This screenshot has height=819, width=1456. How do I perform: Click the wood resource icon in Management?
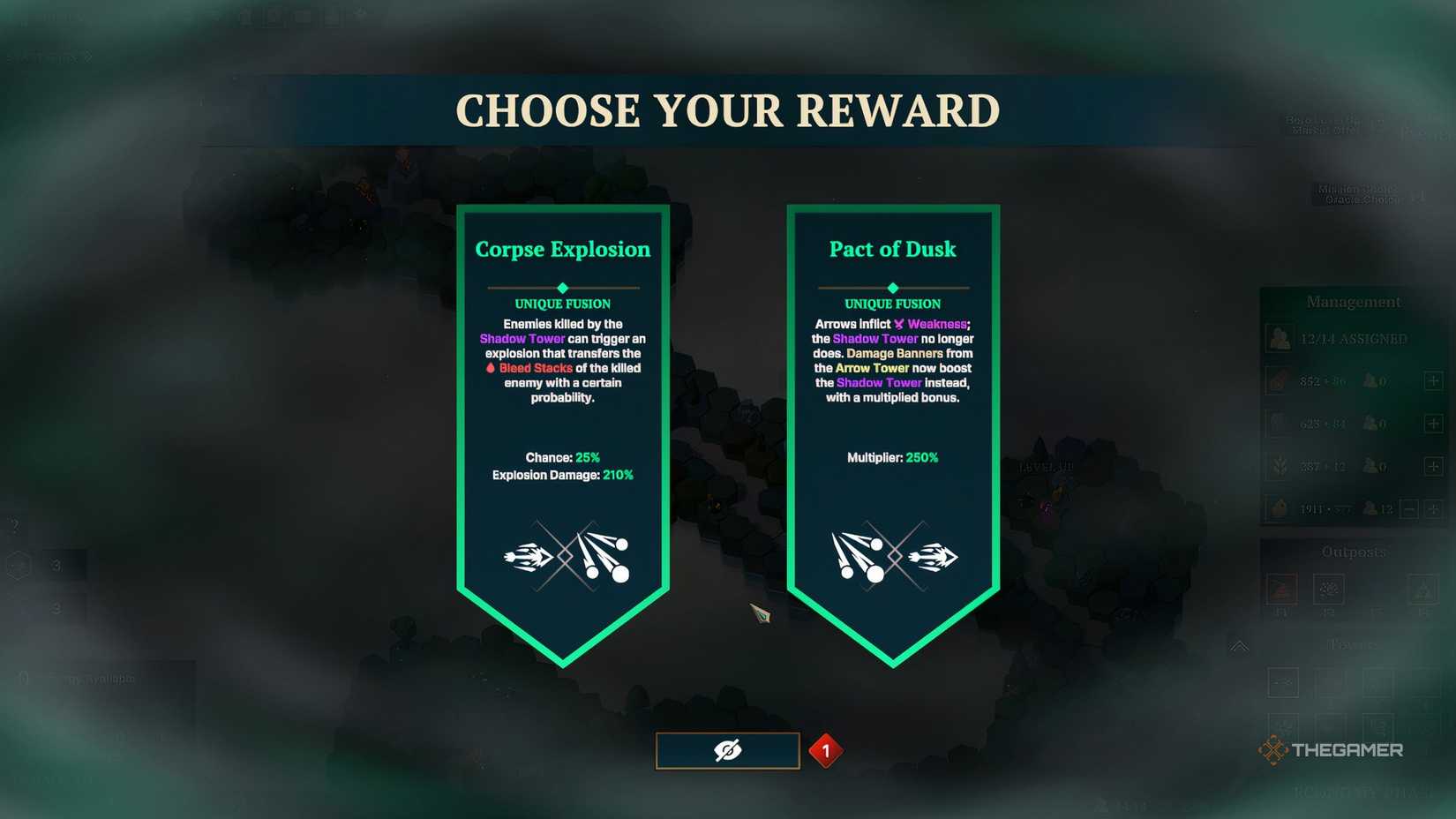[x=1277, y=379]
